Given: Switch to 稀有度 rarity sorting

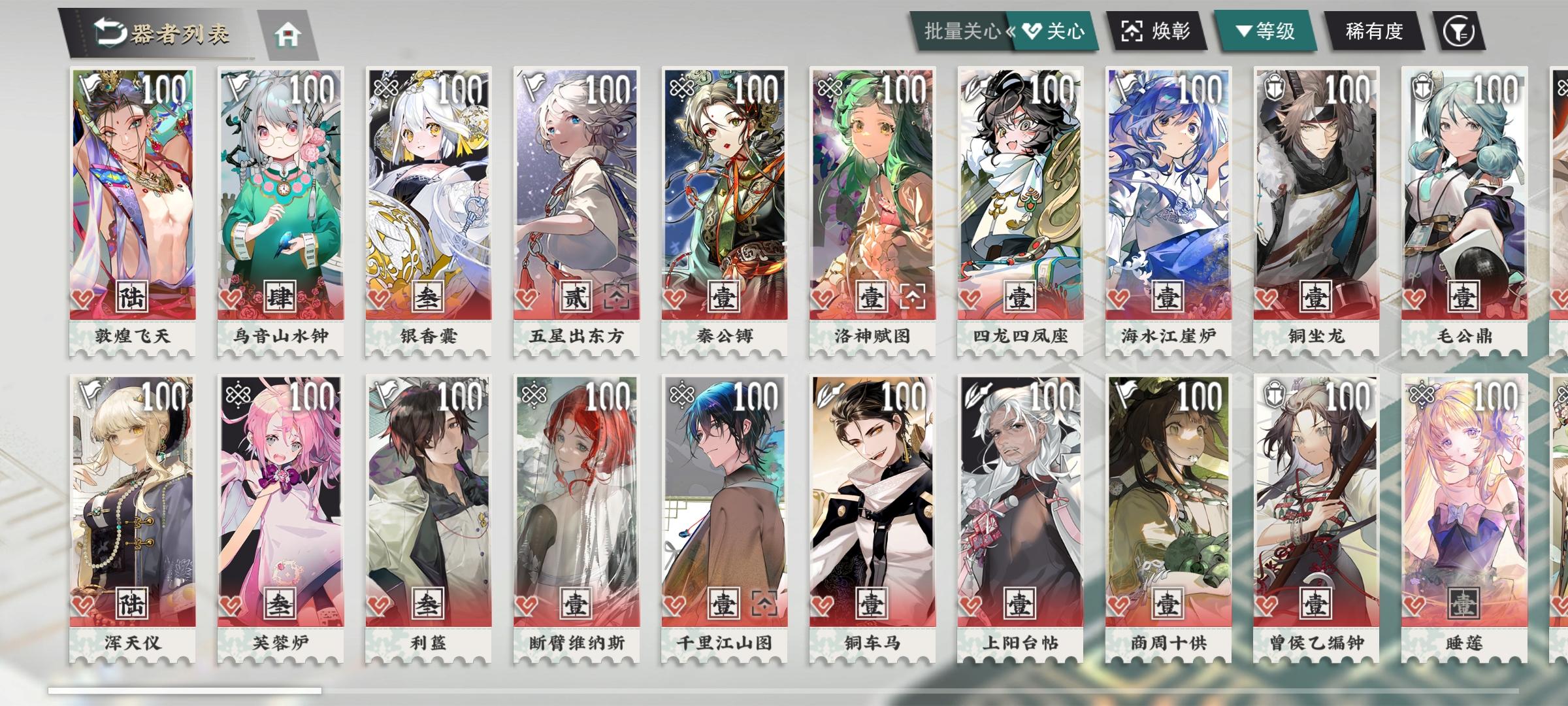Looking at the screenshot, I should click(x=1375, y=31).
